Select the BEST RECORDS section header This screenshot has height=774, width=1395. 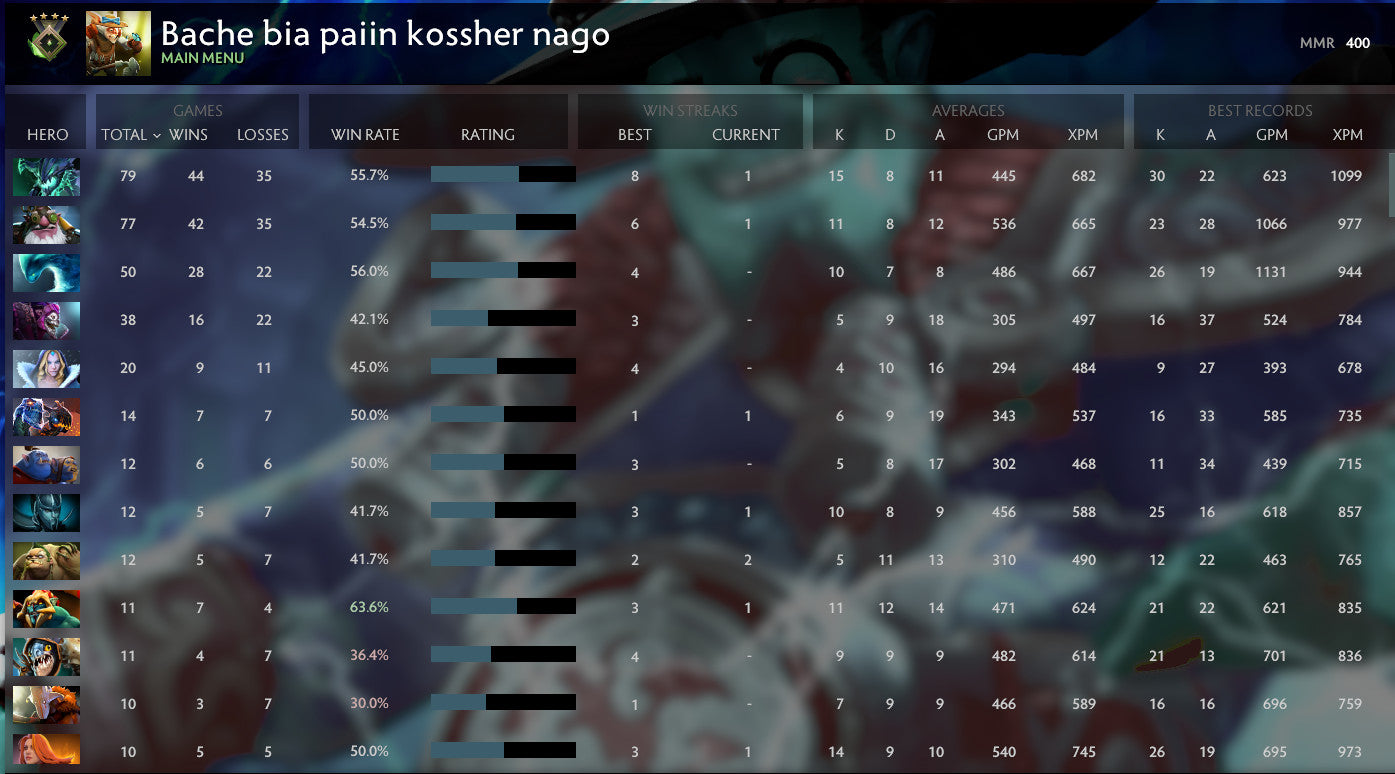(1262, 110)
